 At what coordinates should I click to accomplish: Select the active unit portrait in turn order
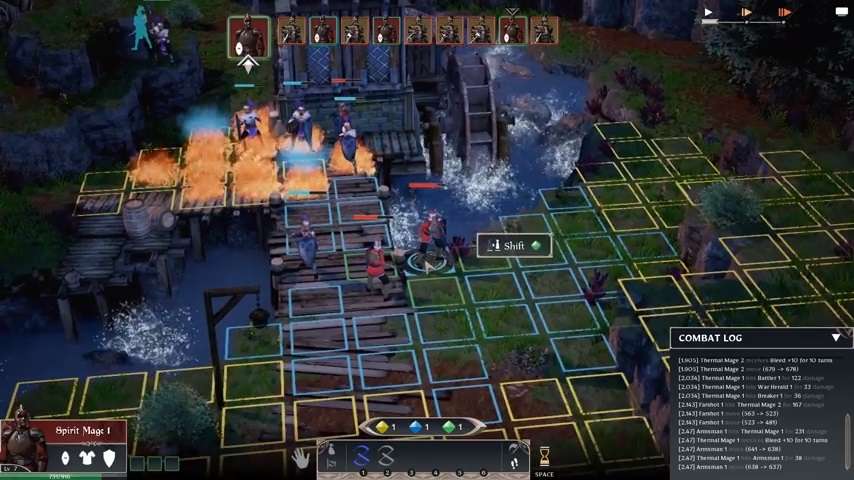coord(248,36)
